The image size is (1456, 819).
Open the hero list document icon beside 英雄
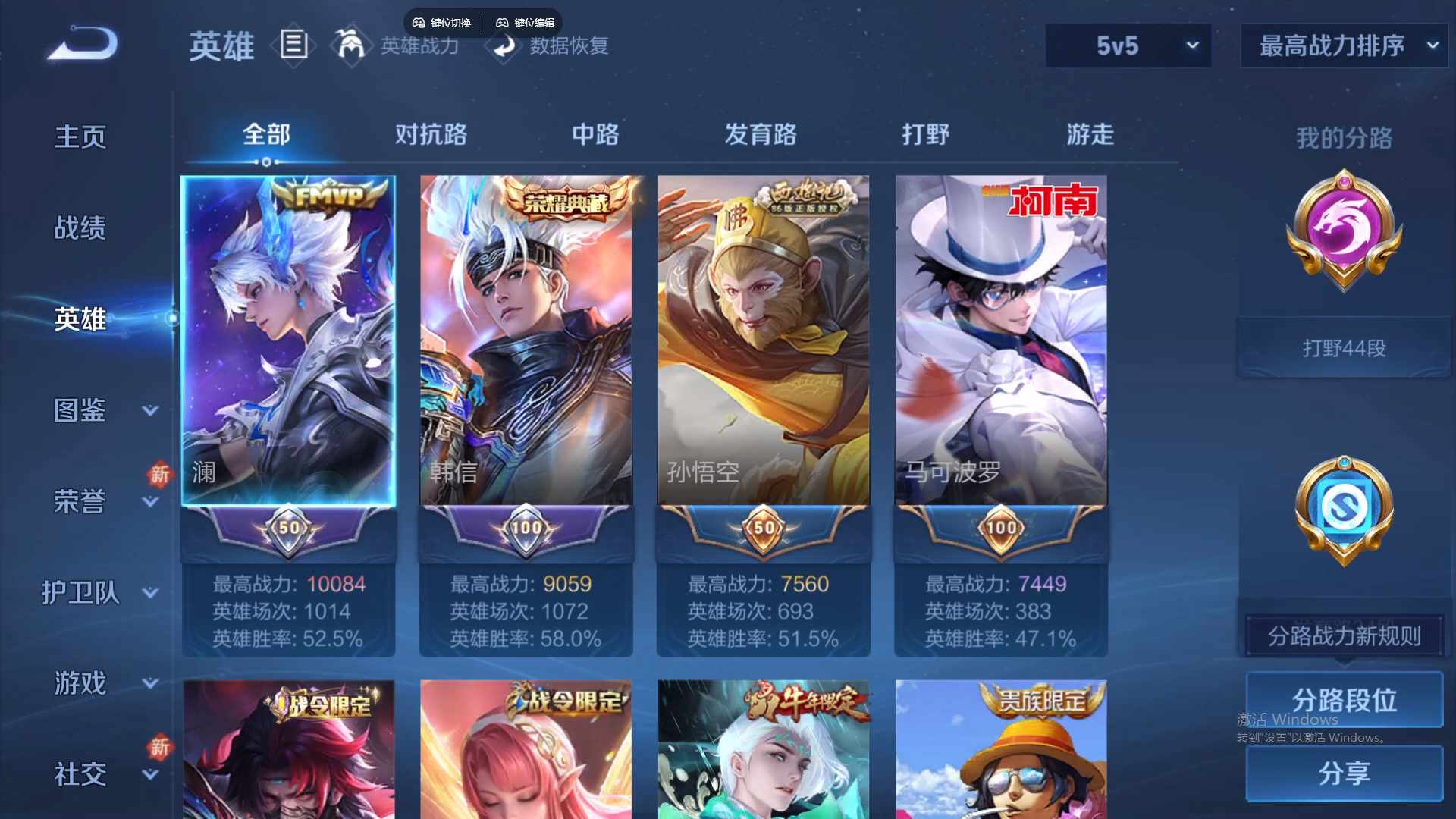294,45
